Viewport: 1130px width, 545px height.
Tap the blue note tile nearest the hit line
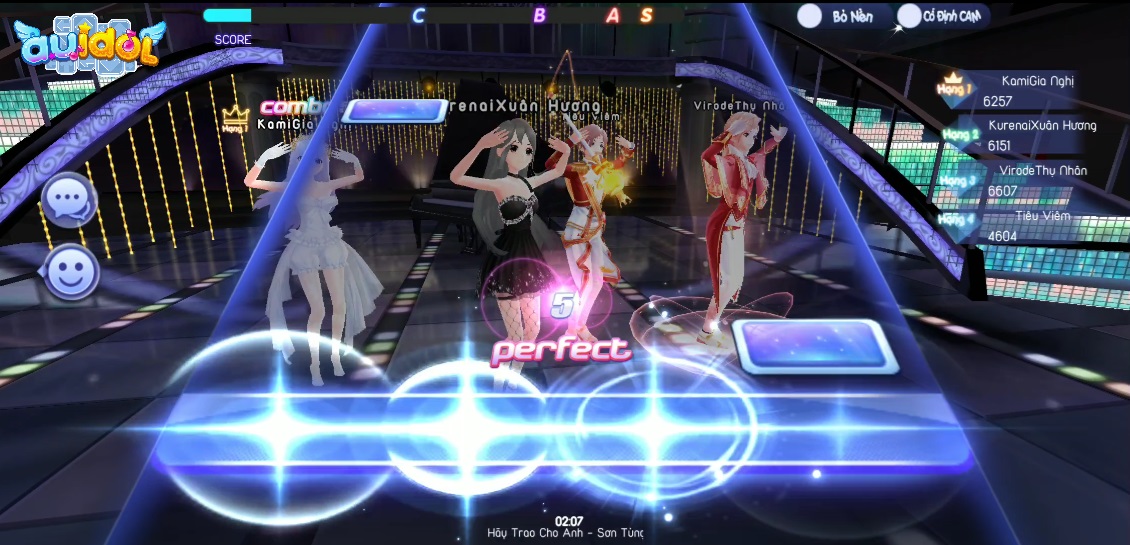(809, 346)
